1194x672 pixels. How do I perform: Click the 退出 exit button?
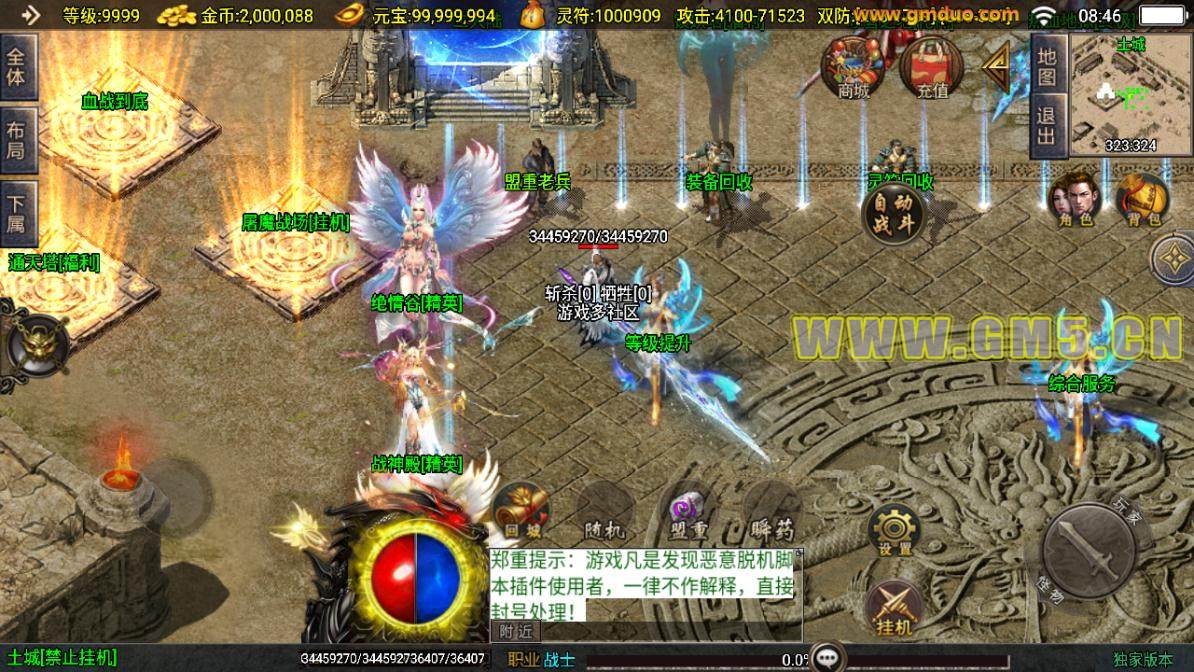1046,127
